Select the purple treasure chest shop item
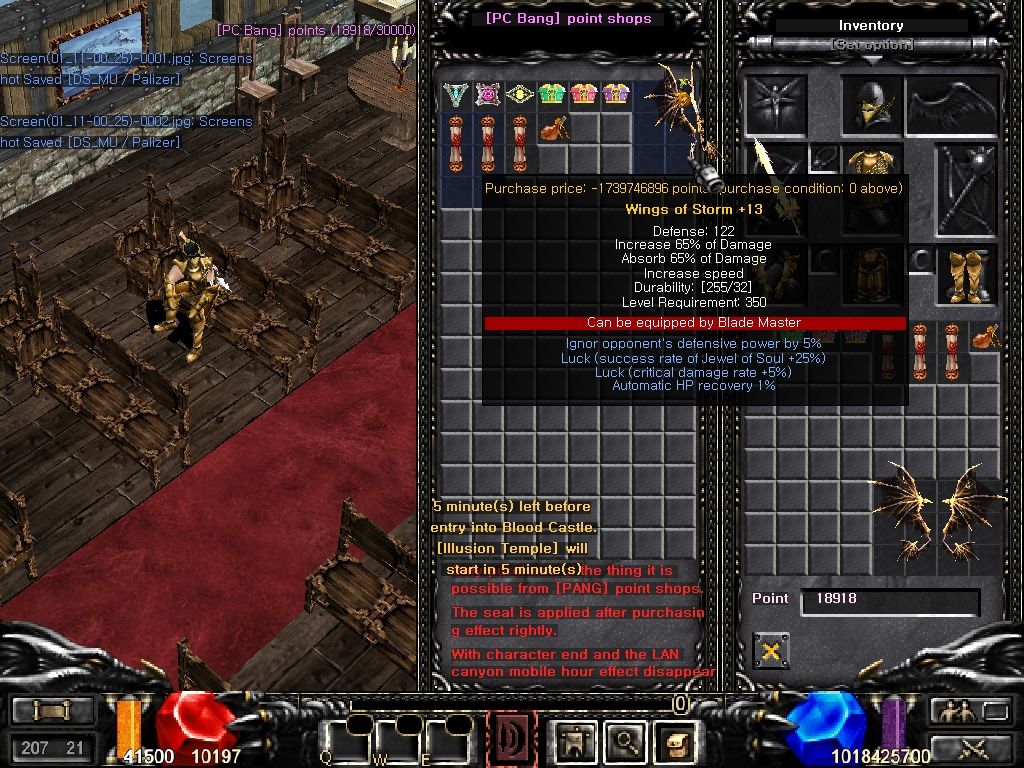 point(614,96)
